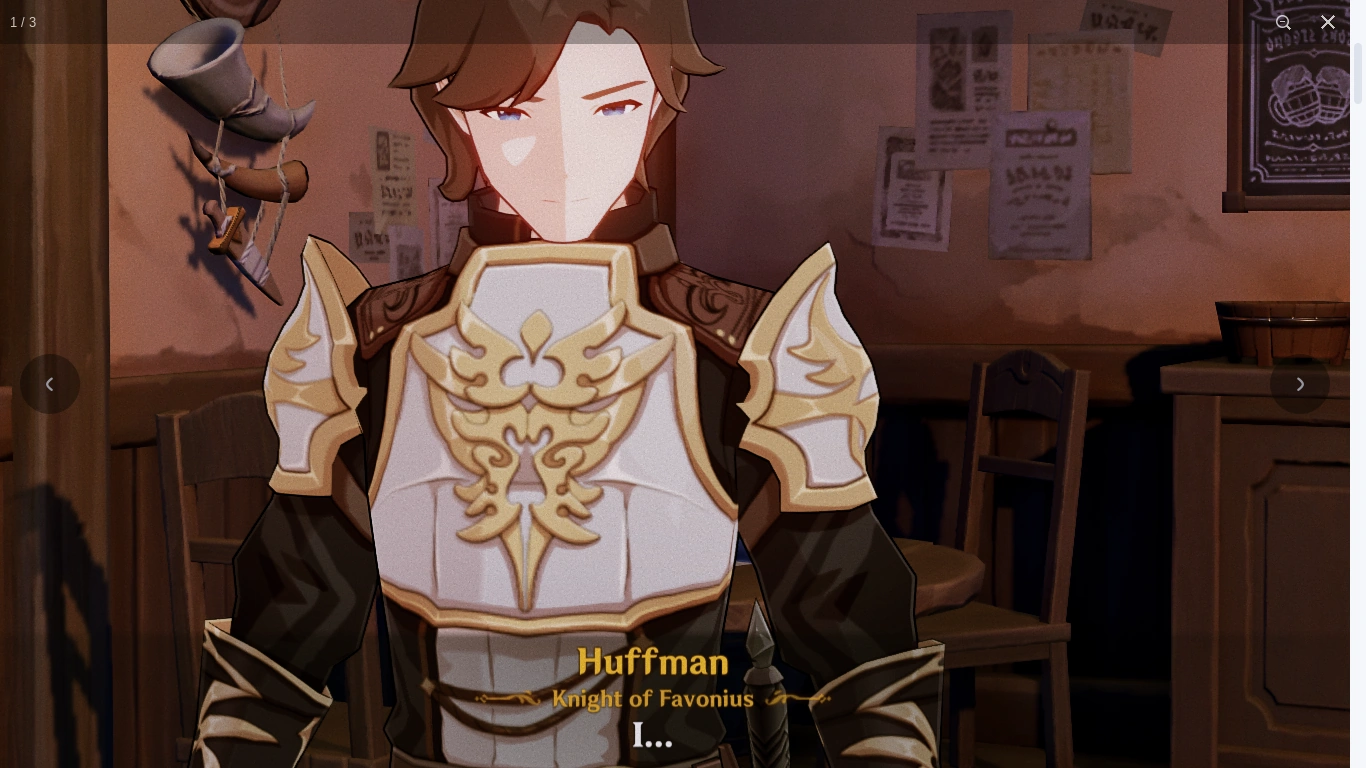
Task: Click the magnifier icon to toggle zoom level
Action: click(x=1284, y=22)
